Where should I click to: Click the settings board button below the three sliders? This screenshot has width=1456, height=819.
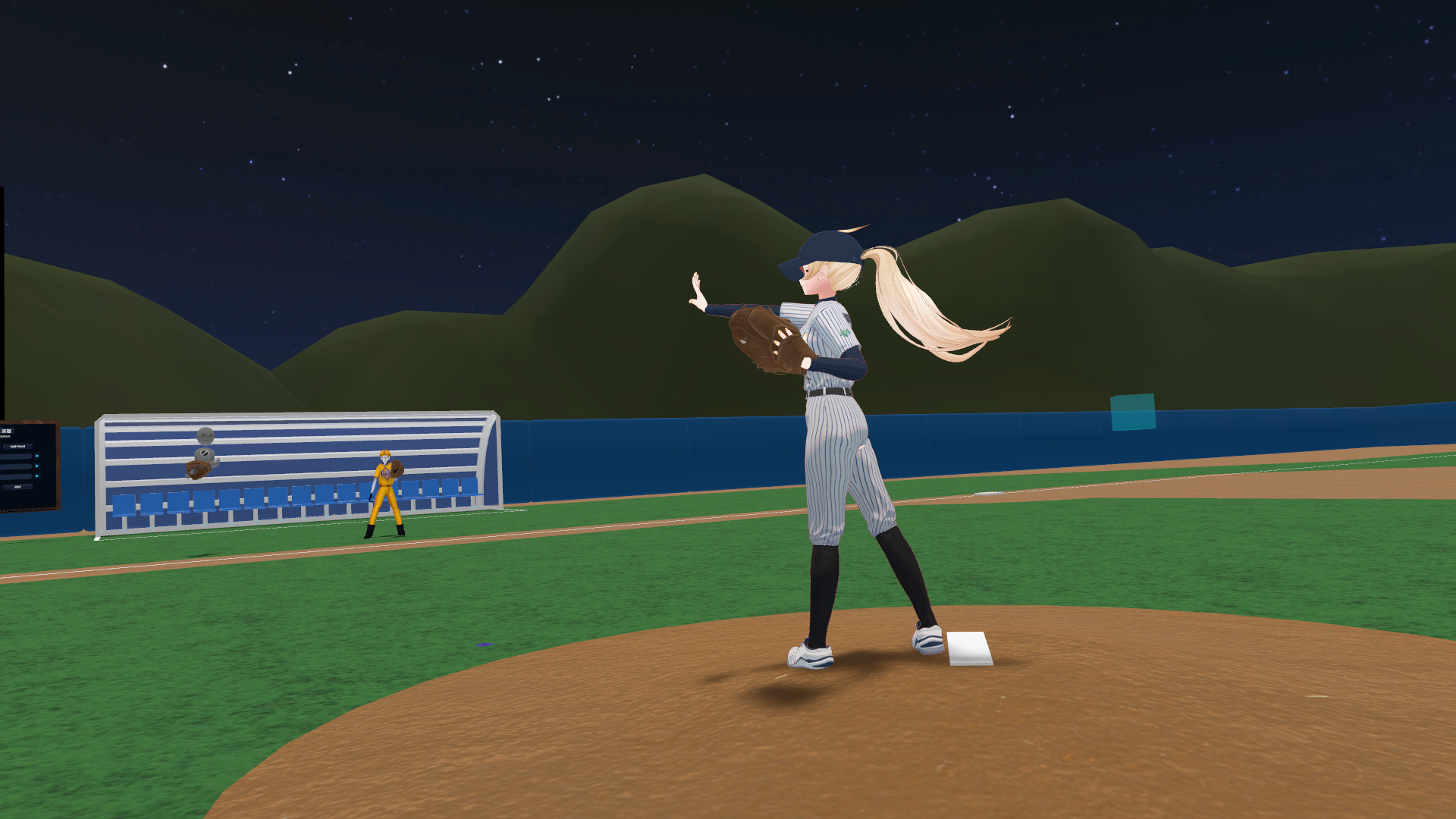[17, 487]
